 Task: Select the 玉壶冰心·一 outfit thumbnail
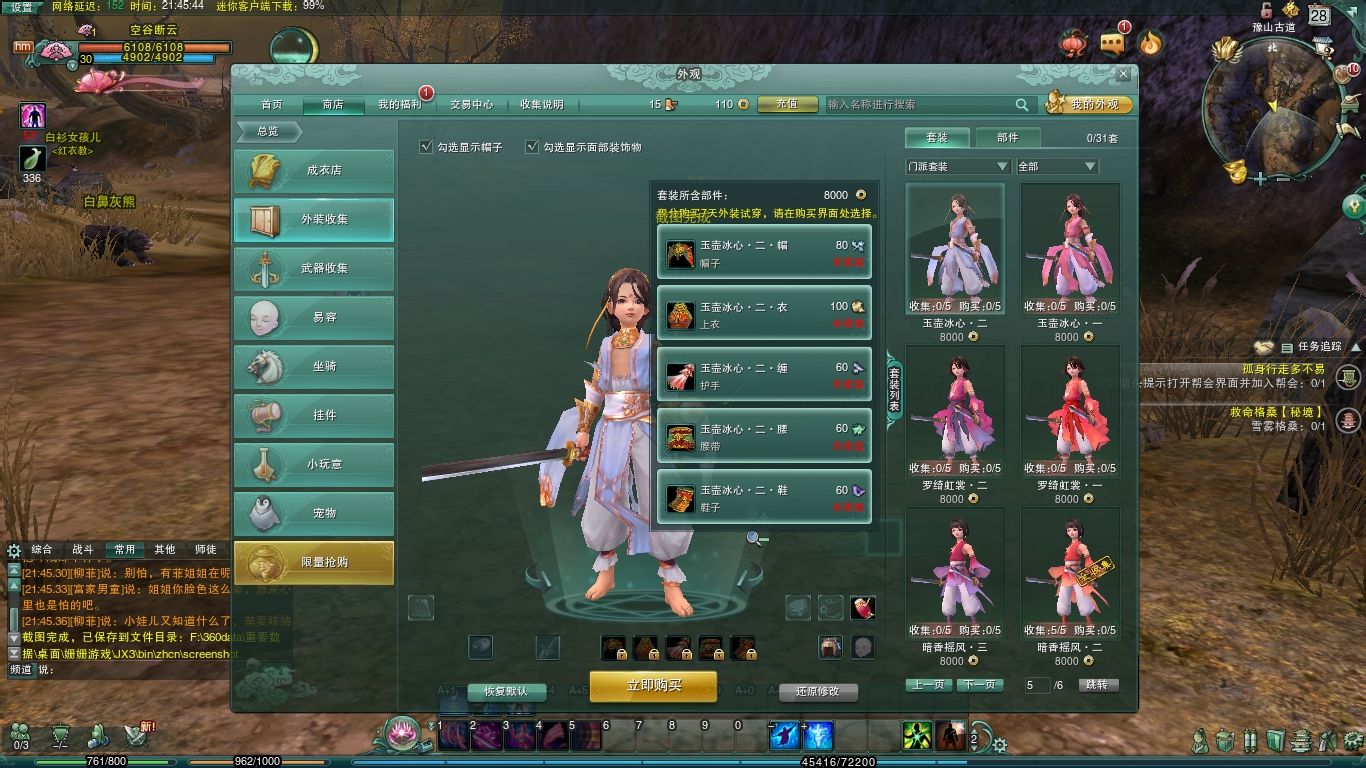[1070, 248]
